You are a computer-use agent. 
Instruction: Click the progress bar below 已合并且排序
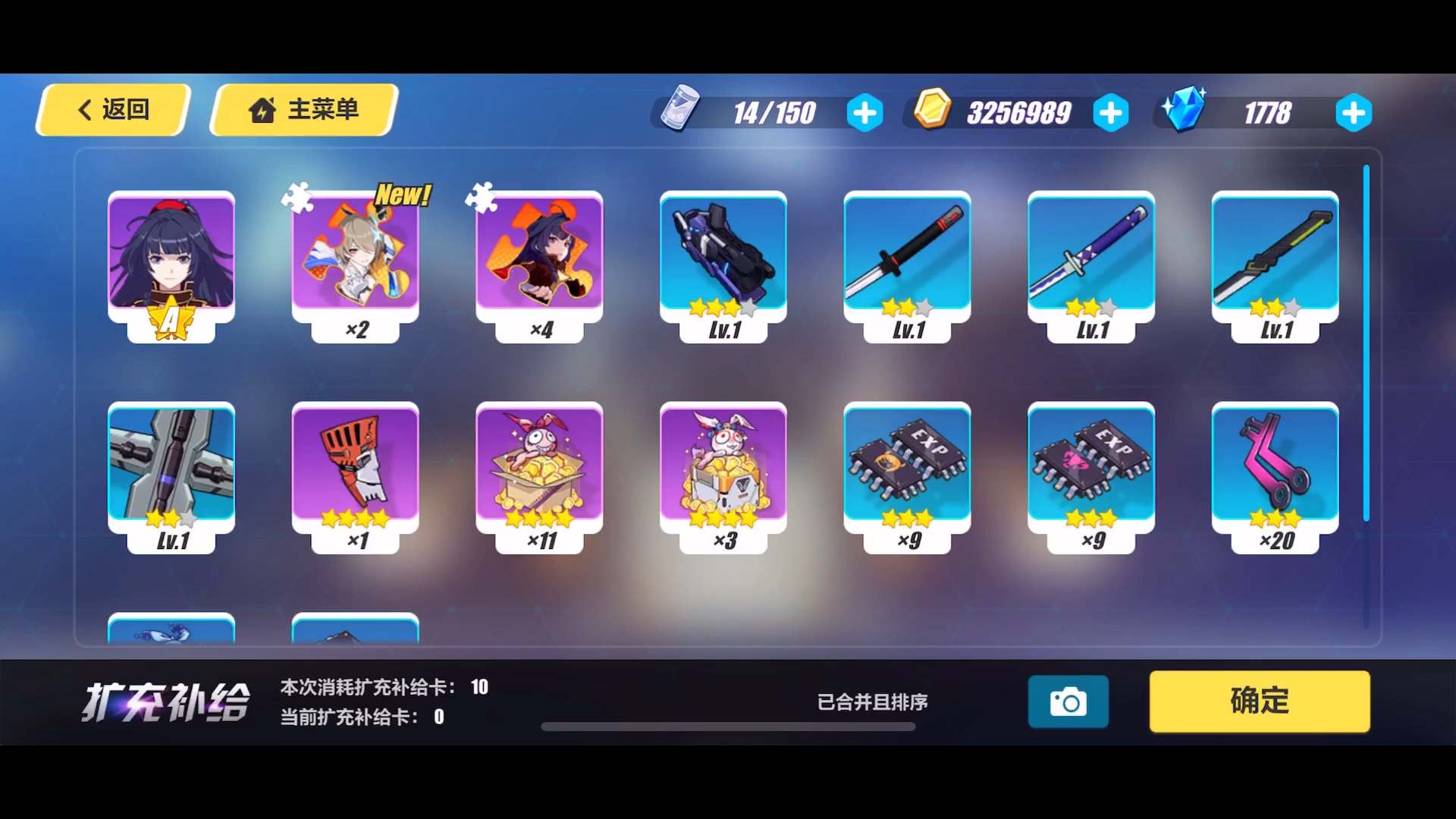pyautogui.click(x=728, y=726)
